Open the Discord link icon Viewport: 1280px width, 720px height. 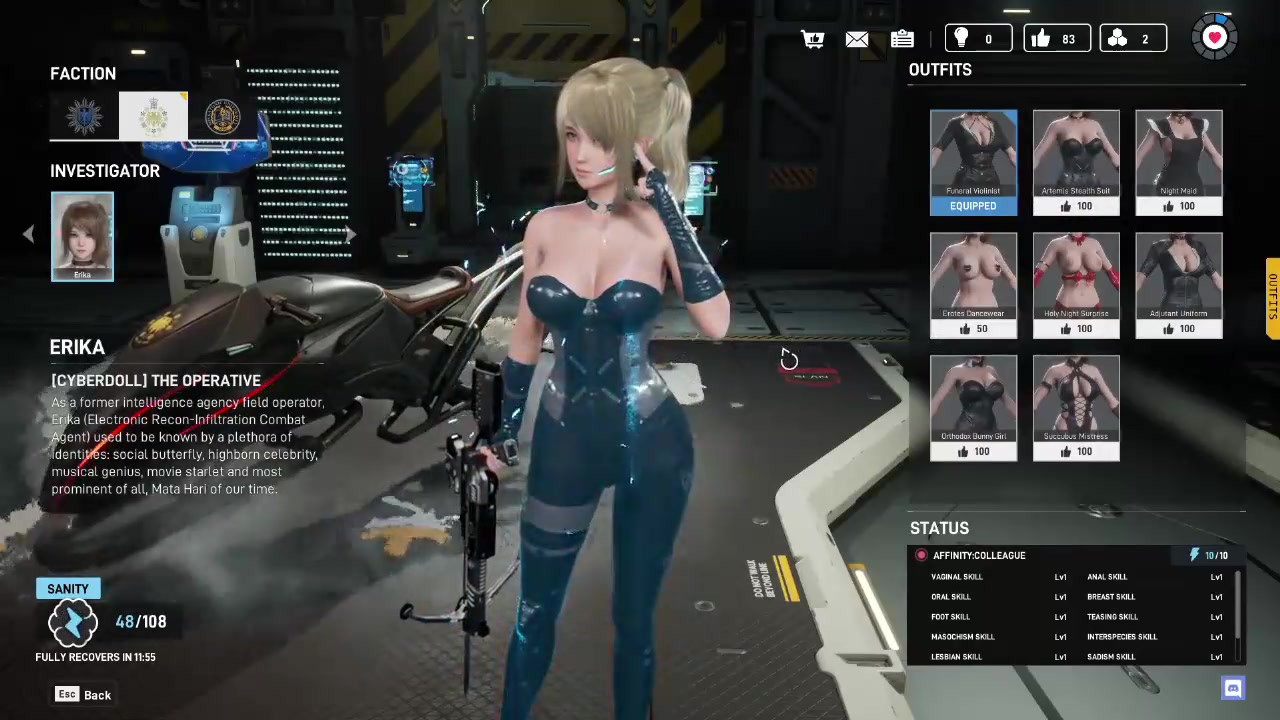click(1233, 688)
